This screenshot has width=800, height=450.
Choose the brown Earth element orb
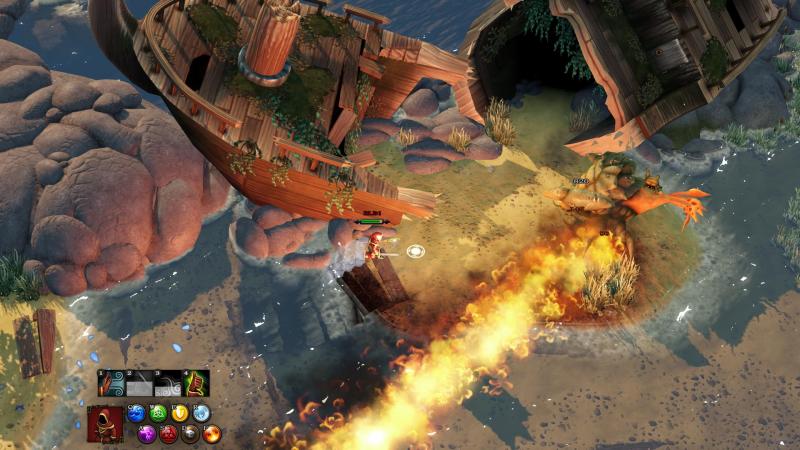[190, 434]
